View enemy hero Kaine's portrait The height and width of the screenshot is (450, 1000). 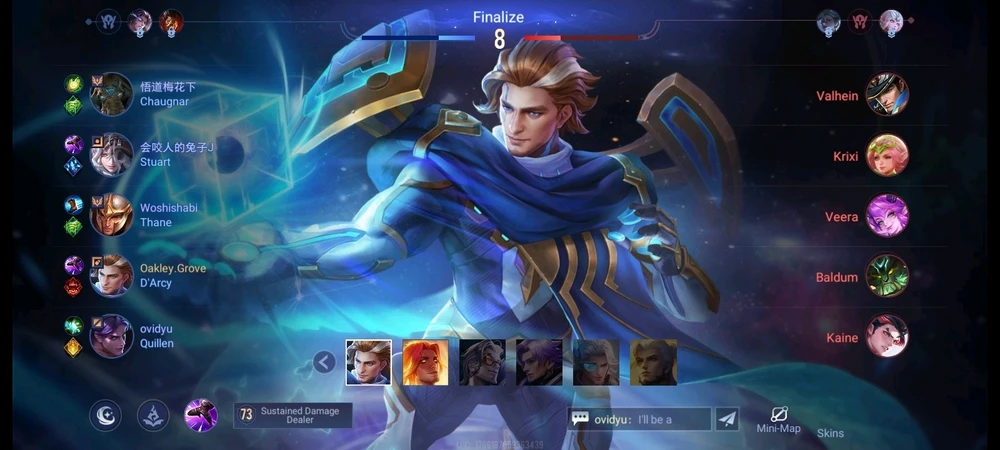[x=887, y=337]
